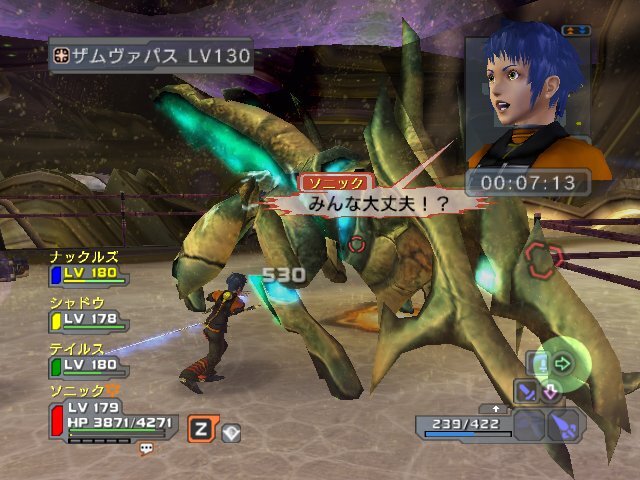Select the green right-arrow palette slot
This screenshot has width=640, height=480.
pos(562,363)
